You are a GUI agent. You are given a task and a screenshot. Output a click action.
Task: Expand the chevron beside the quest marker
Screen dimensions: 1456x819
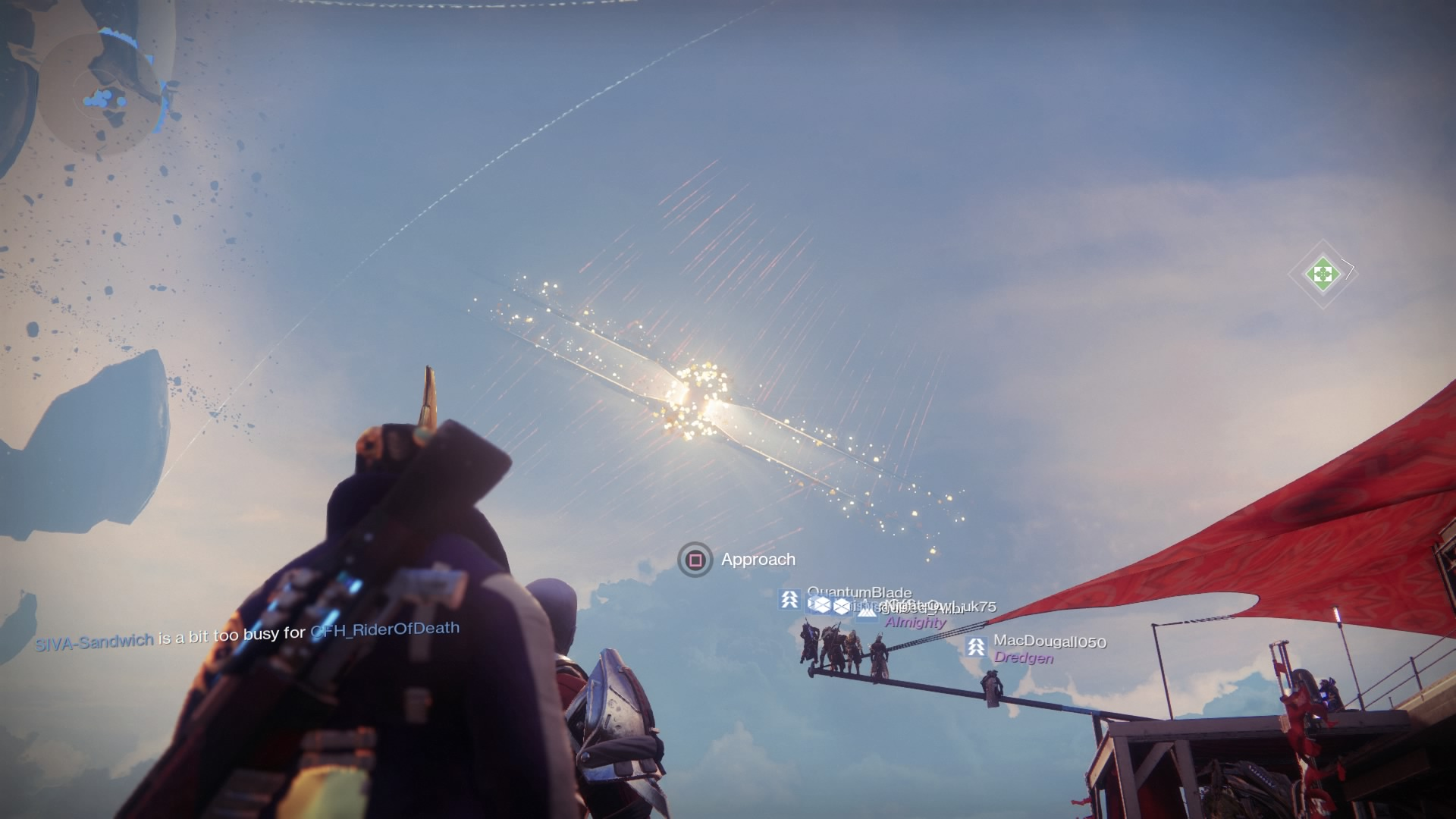click(x=1348, y=268)
